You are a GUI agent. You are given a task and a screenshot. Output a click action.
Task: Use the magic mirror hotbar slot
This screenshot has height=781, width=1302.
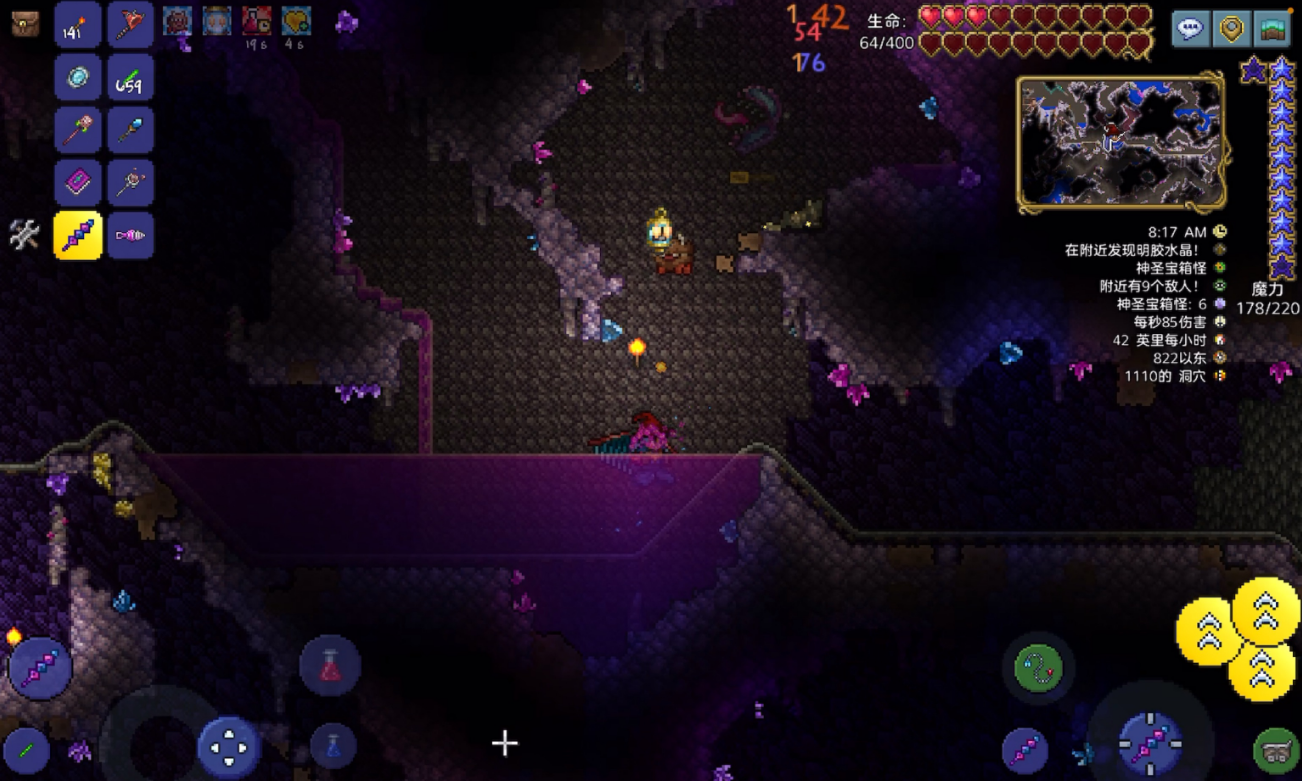(x=77, y=78)
